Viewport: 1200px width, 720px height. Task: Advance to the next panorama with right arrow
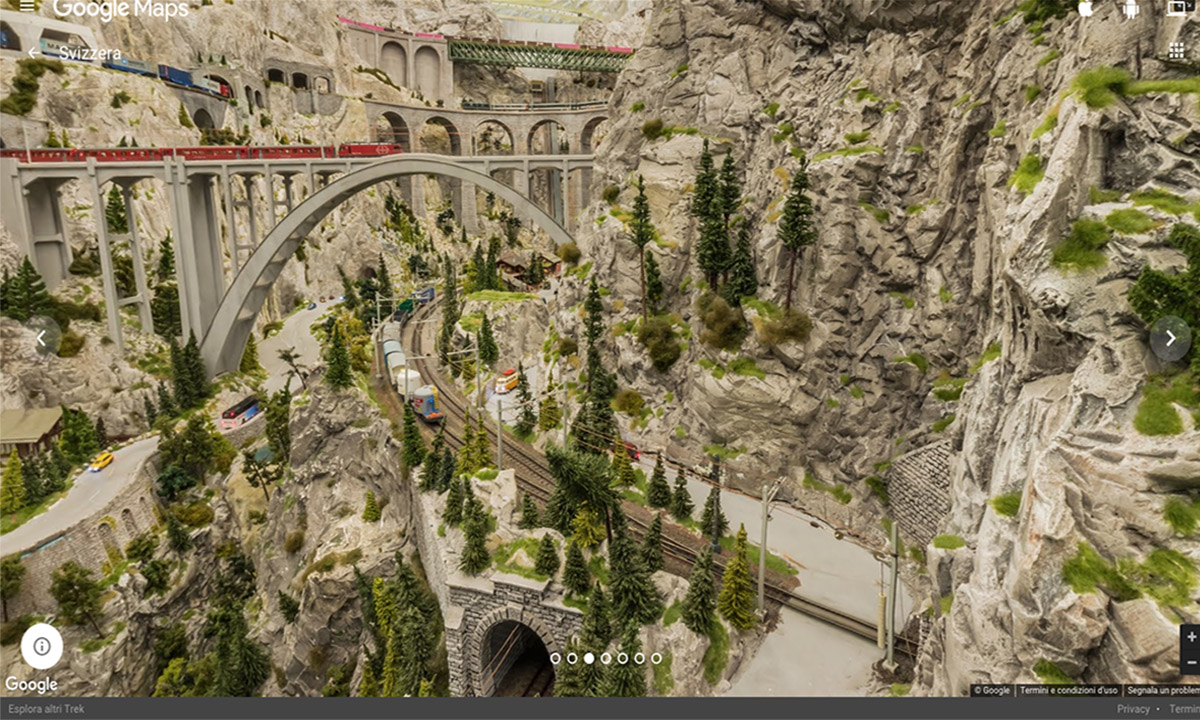coord(1170,338)
